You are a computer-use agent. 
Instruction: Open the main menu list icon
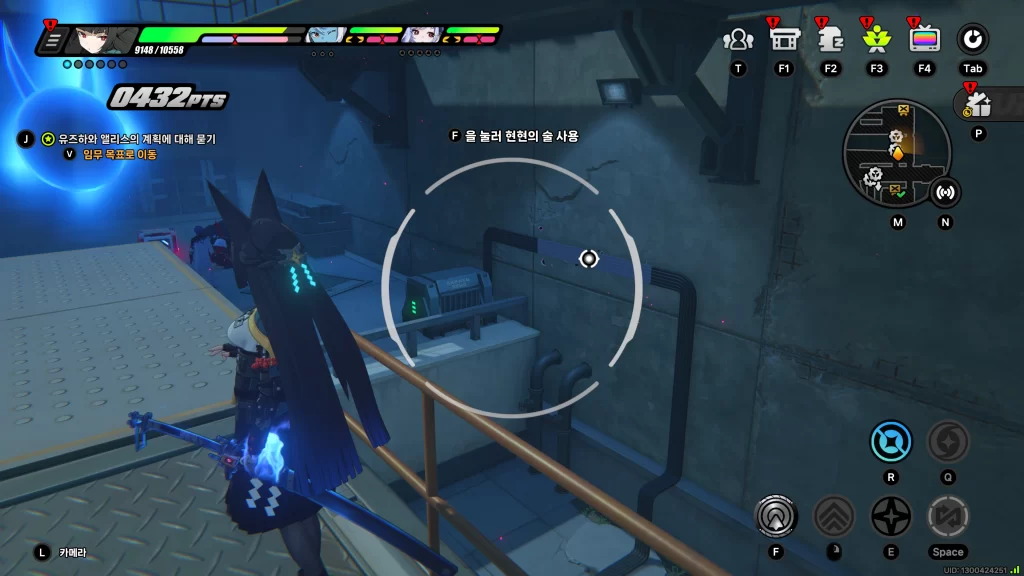click(x=53, y=40)
